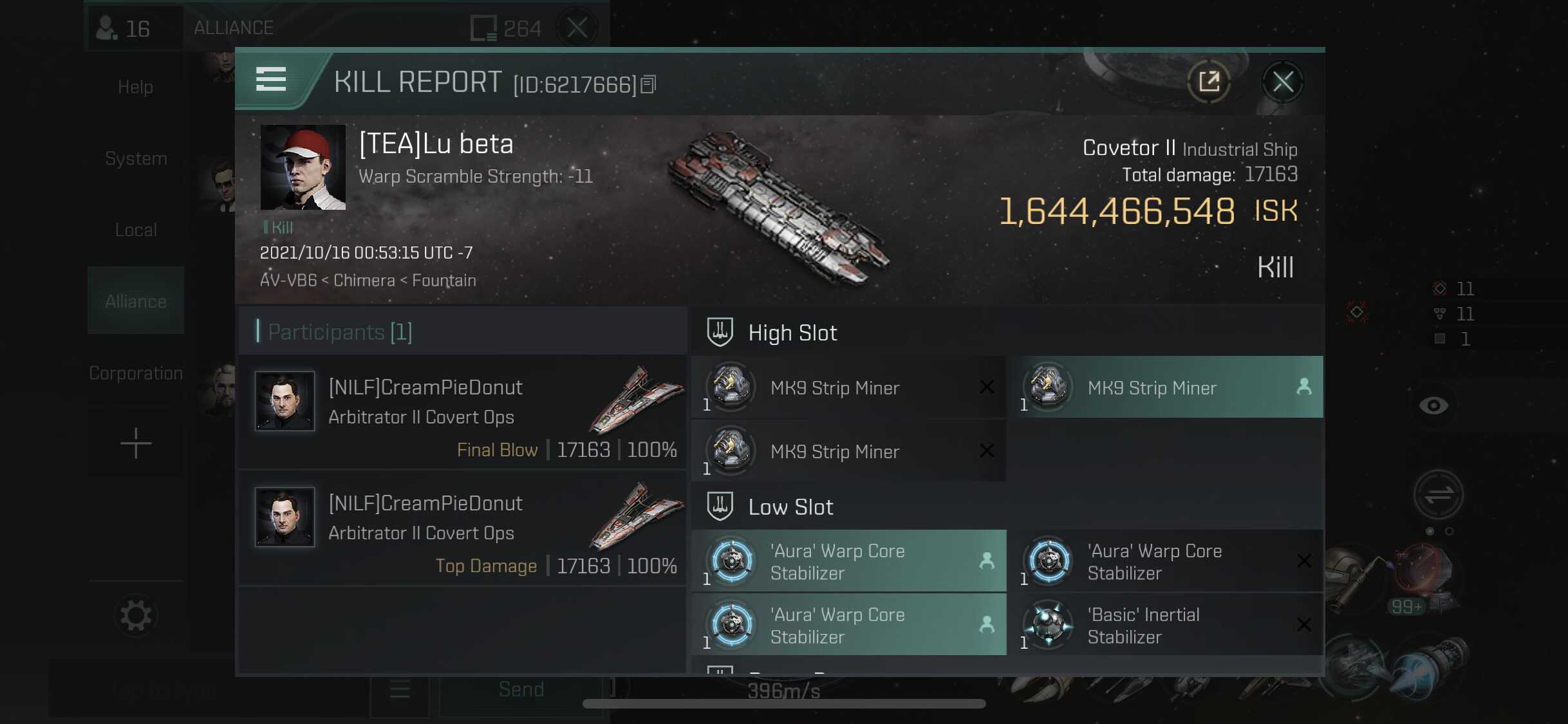Switch to the Help chat channel

click(135, 87)
